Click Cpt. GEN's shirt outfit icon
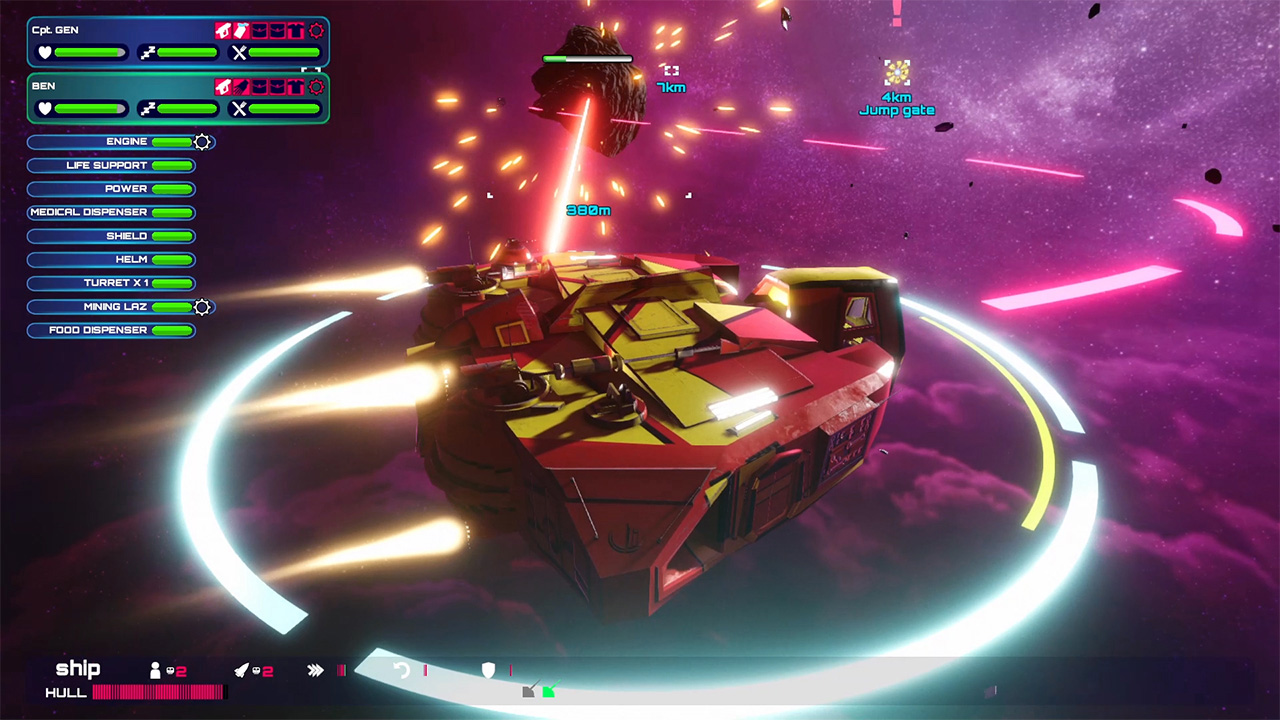The width and height of the screenshot is (1280, 720). coord(295,30)
